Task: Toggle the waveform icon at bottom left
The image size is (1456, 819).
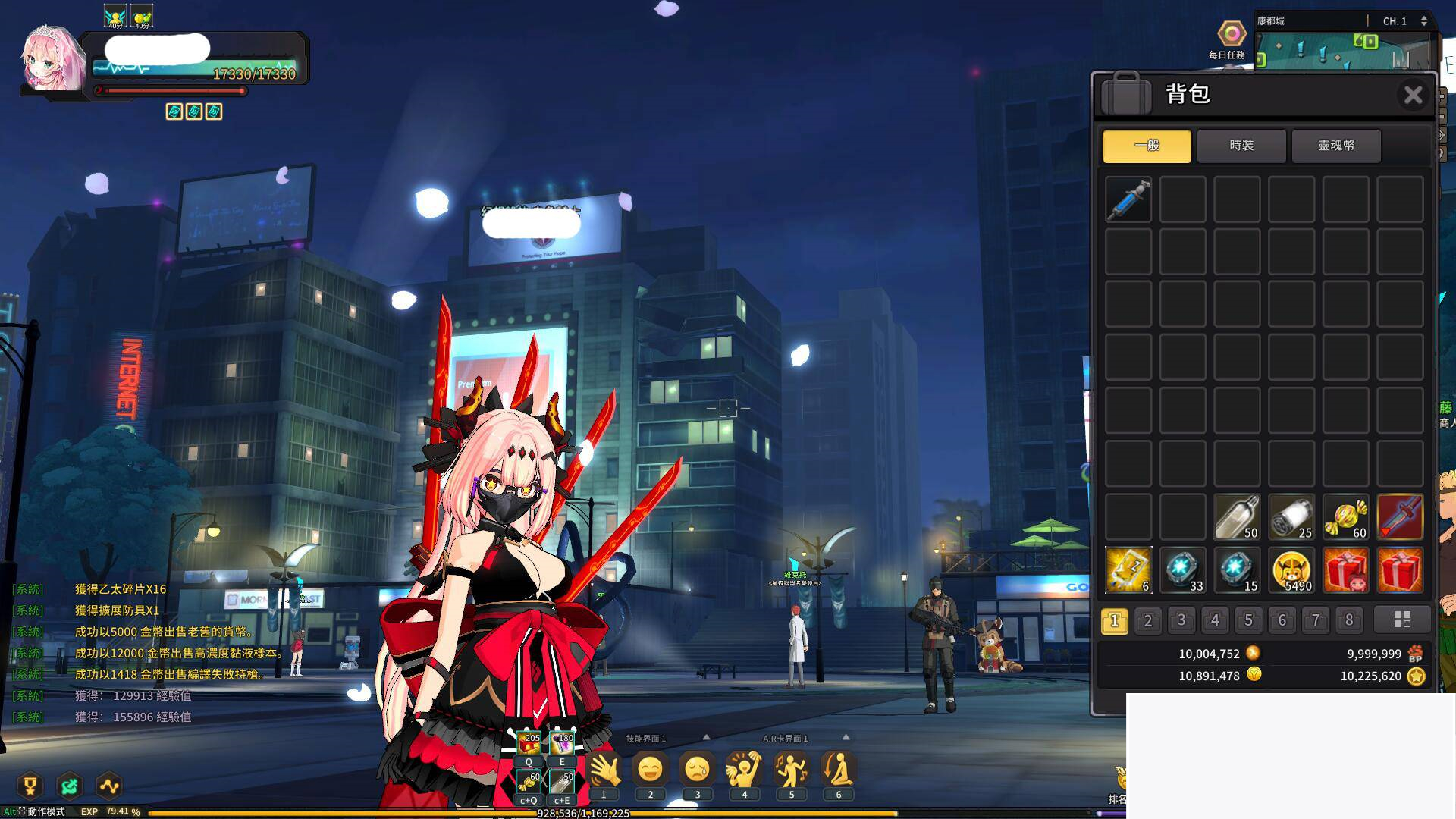Action: click(110, 787)
